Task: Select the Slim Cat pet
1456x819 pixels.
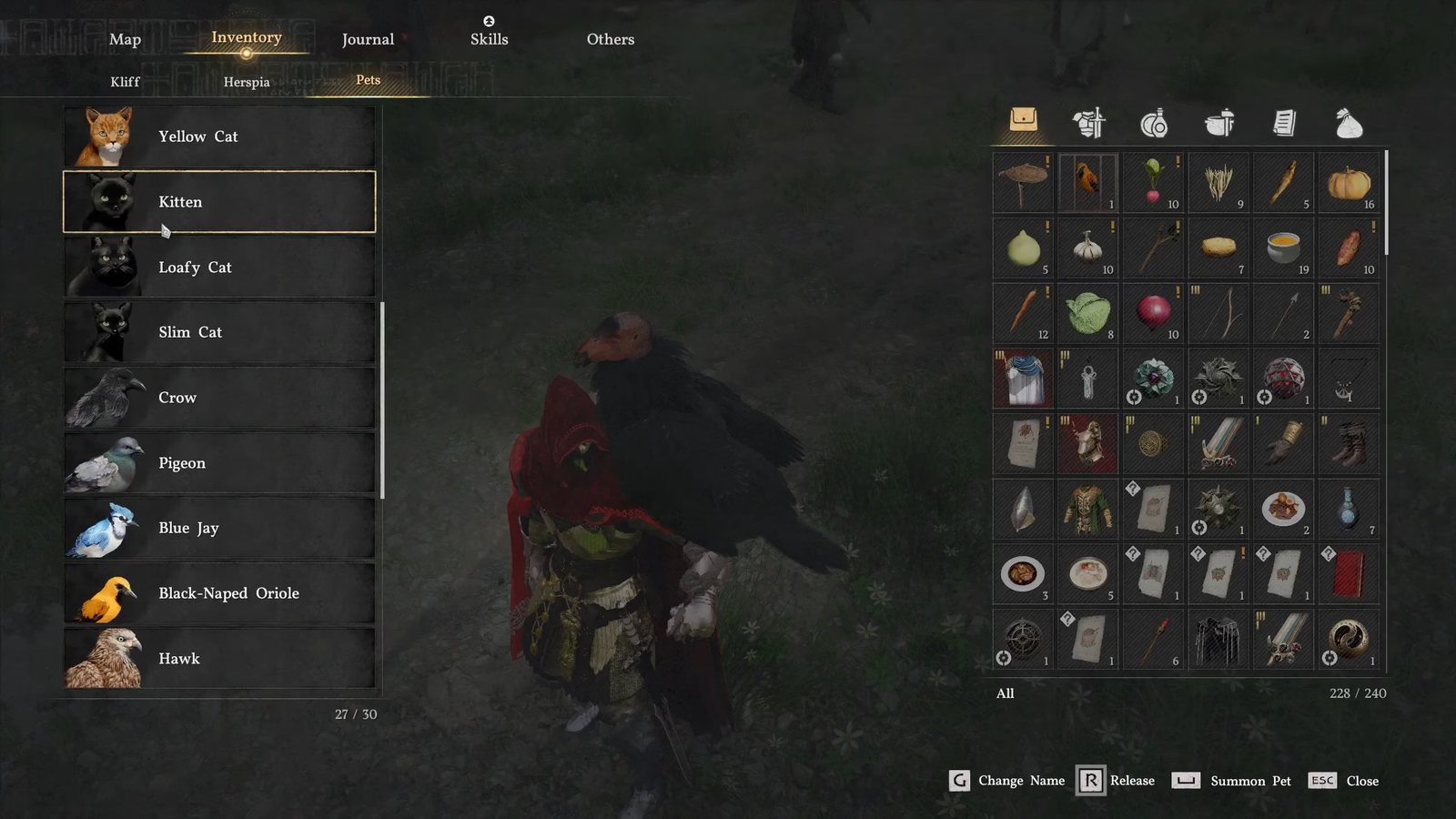Action: coord(219,332)
